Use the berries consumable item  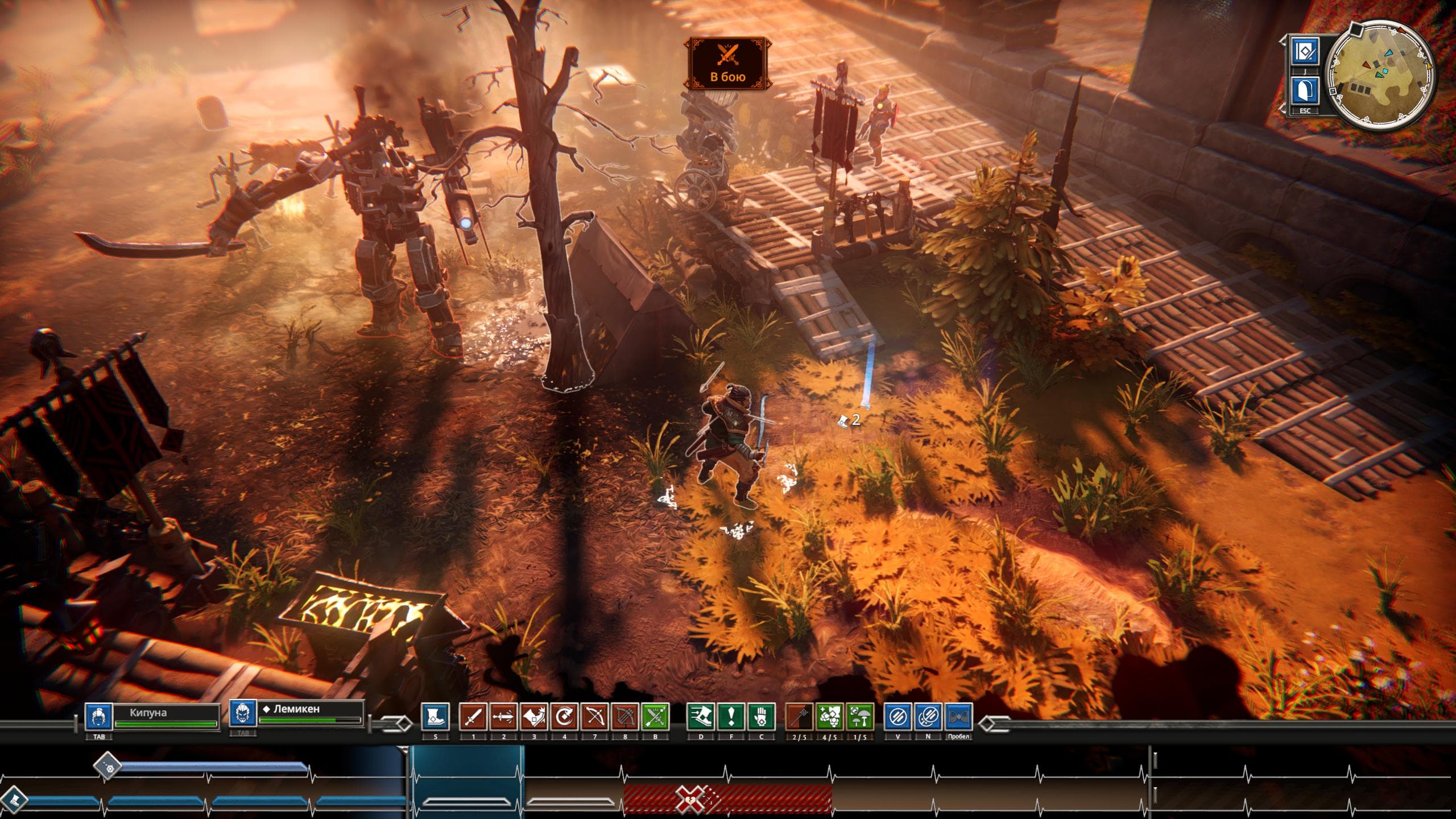[x=830, y=717]
